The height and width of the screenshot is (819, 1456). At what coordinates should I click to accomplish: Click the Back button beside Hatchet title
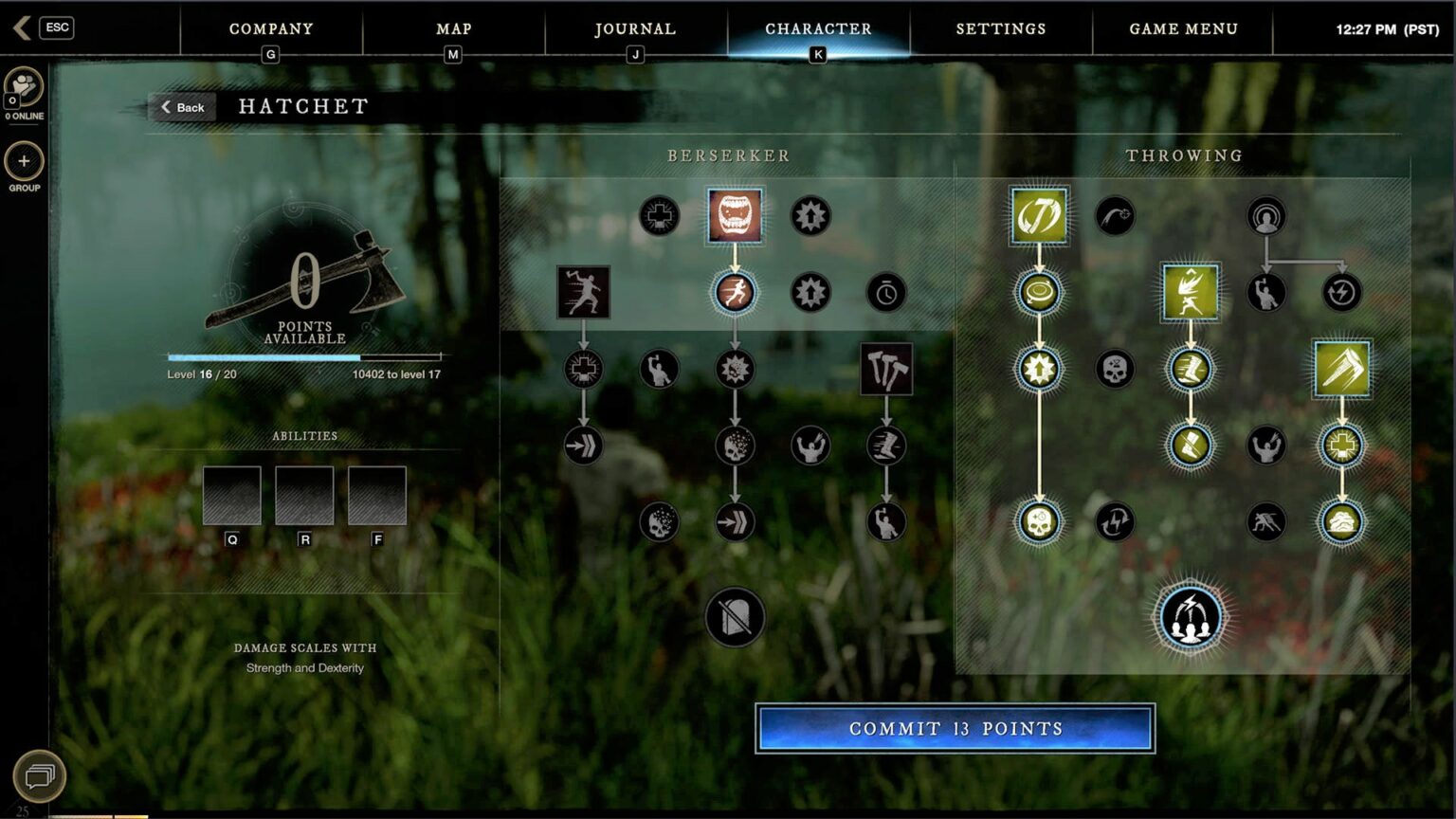182,107
